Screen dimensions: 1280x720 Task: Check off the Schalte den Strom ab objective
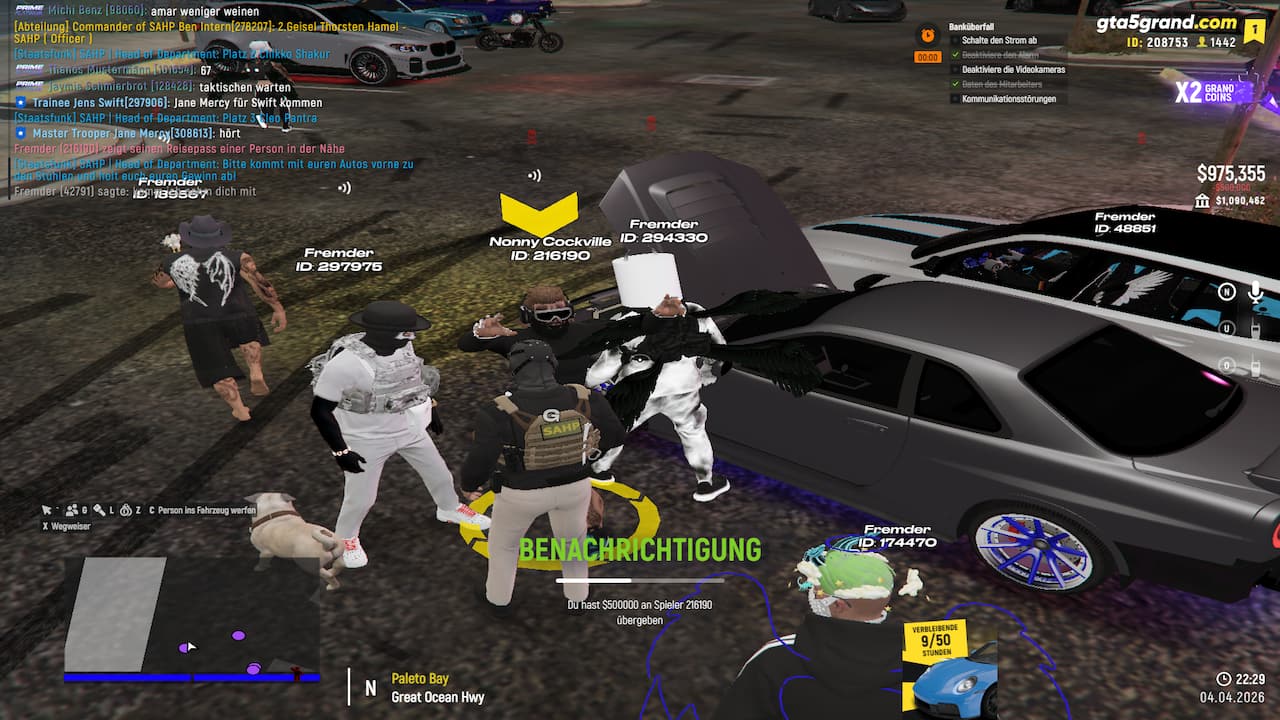[x=955, y=40]
